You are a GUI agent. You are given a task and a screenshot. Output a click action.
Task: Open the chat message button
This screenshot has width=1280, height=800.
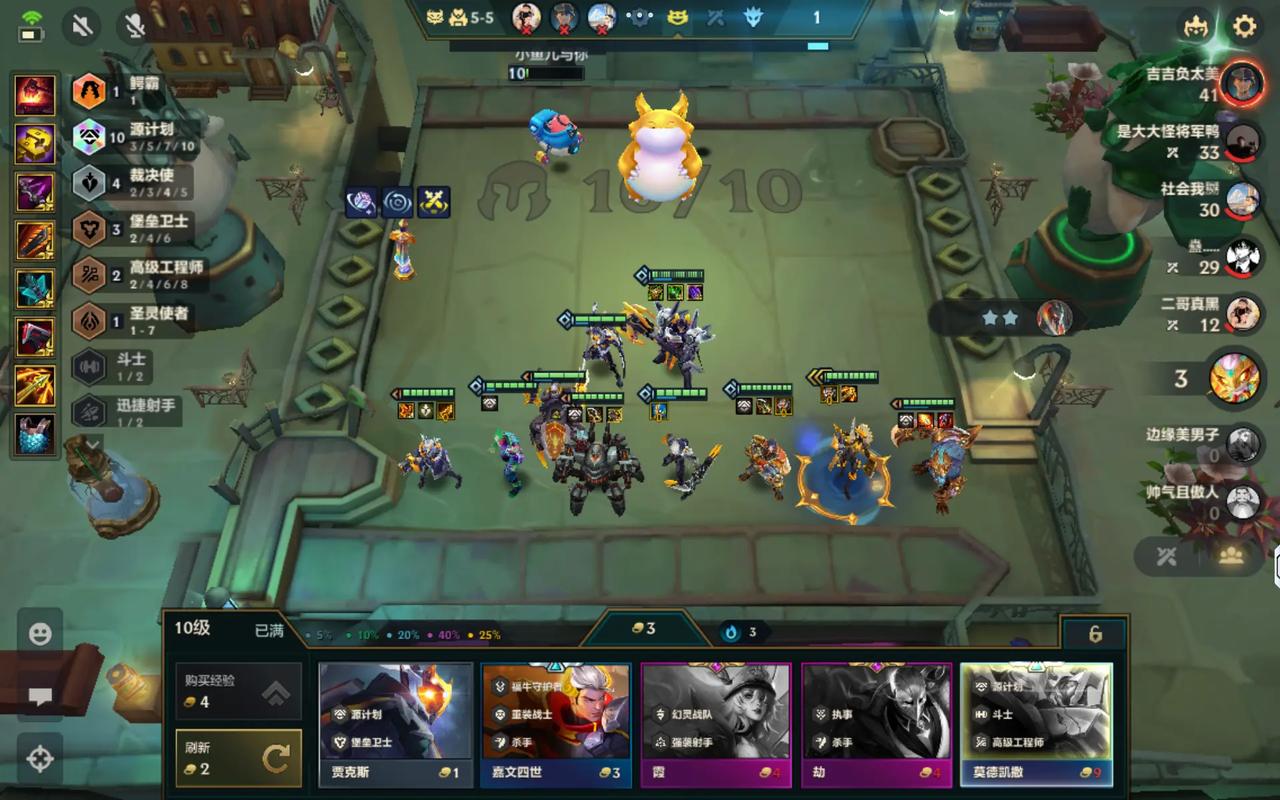[x=40, y=697]
